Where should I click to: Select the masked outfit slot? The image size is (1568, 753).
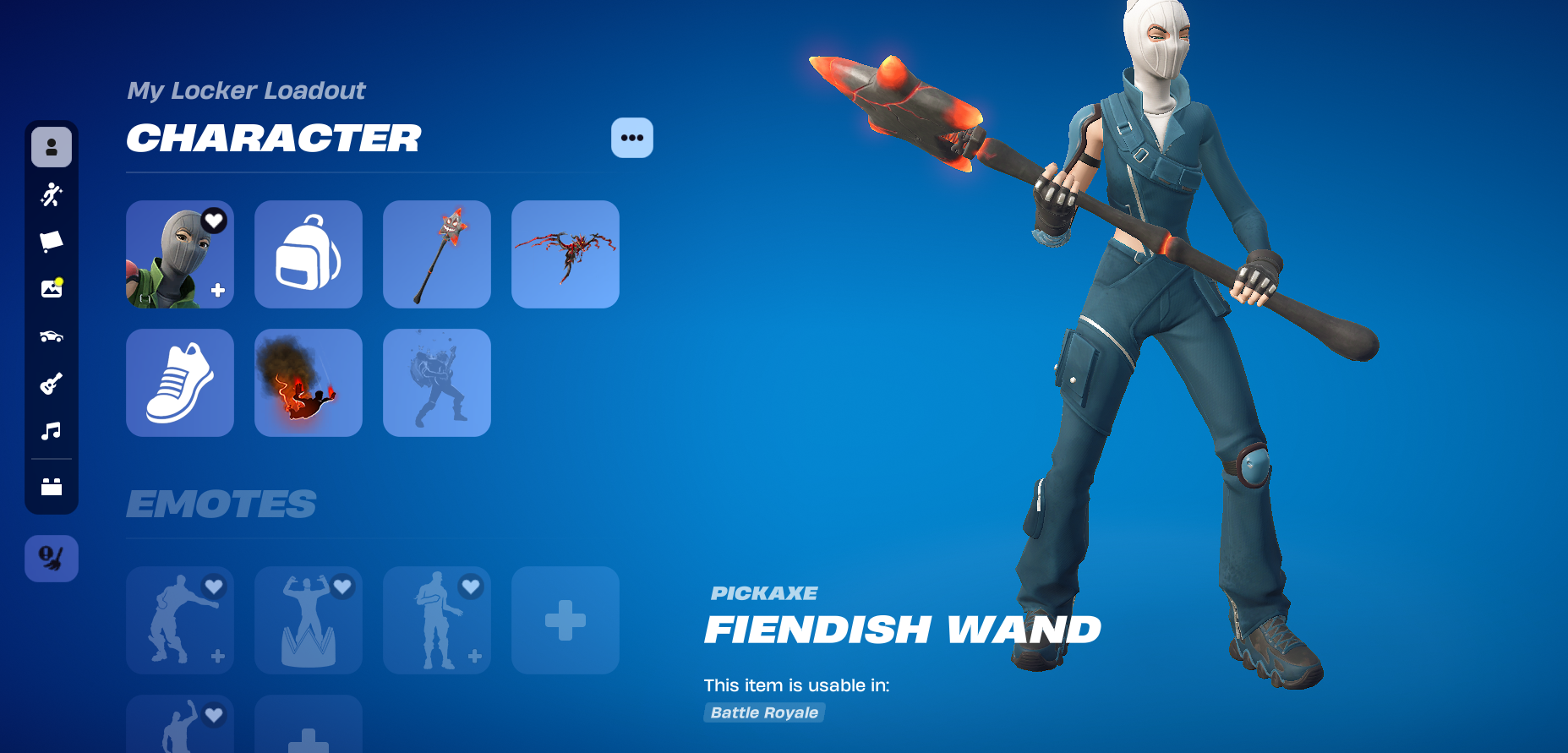[179, 254]
